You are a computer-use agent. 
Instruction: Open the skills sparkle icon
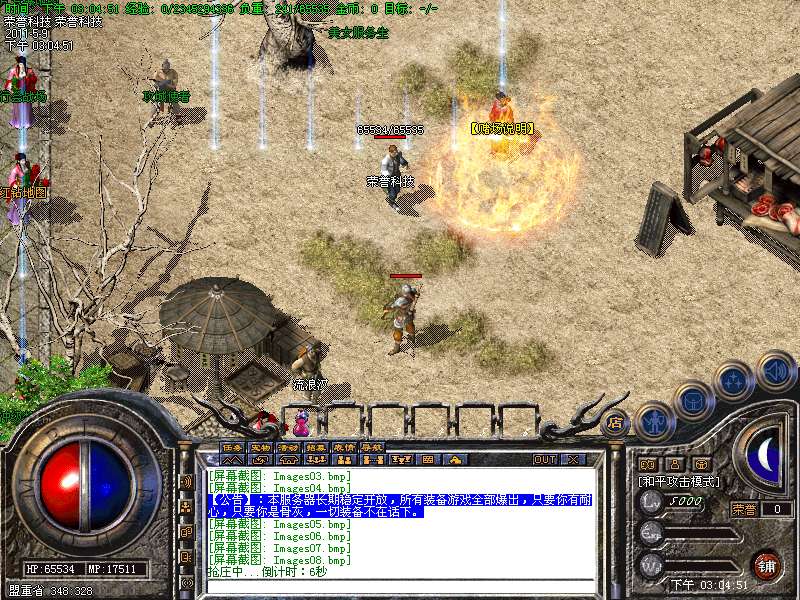coord(735,380)
